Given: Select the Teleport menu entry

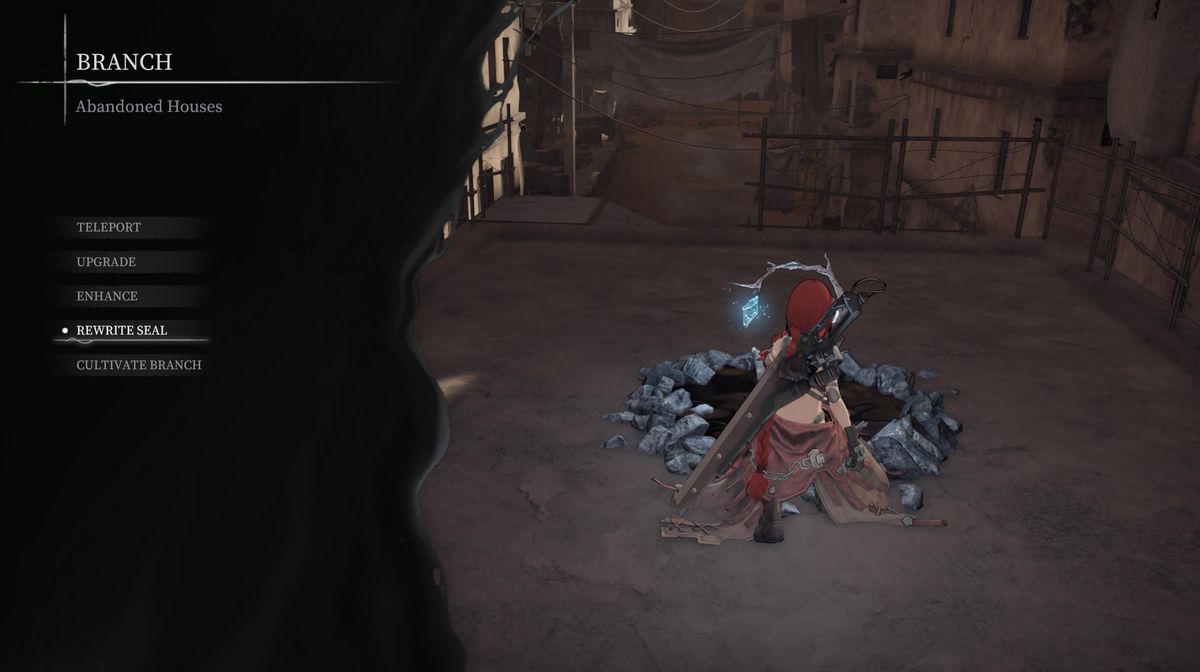Looking at the screenshot, I should point(109,228).
